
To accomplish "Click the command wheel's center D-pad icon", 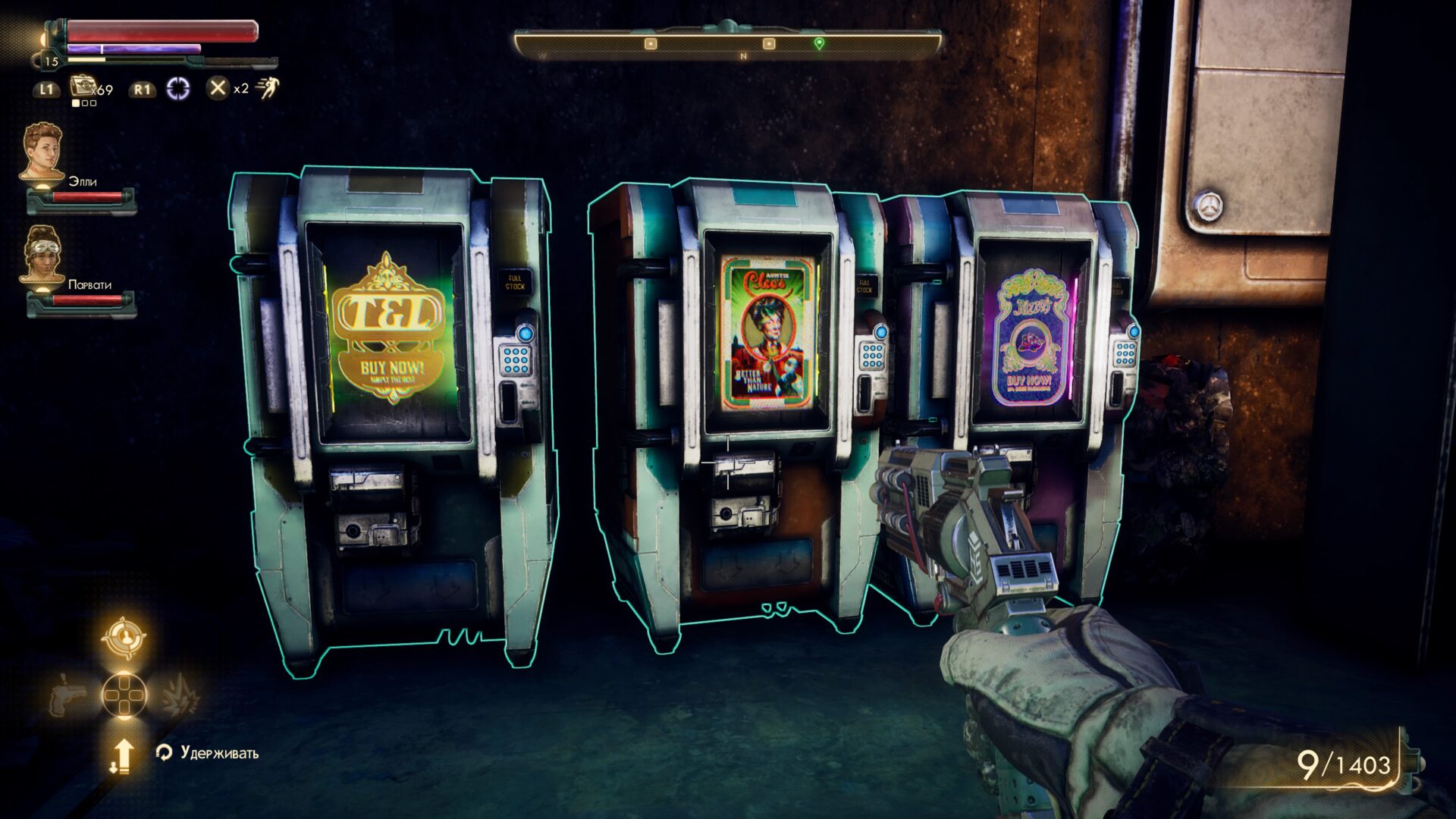I will pyautogui.click(x=124, y=695).
